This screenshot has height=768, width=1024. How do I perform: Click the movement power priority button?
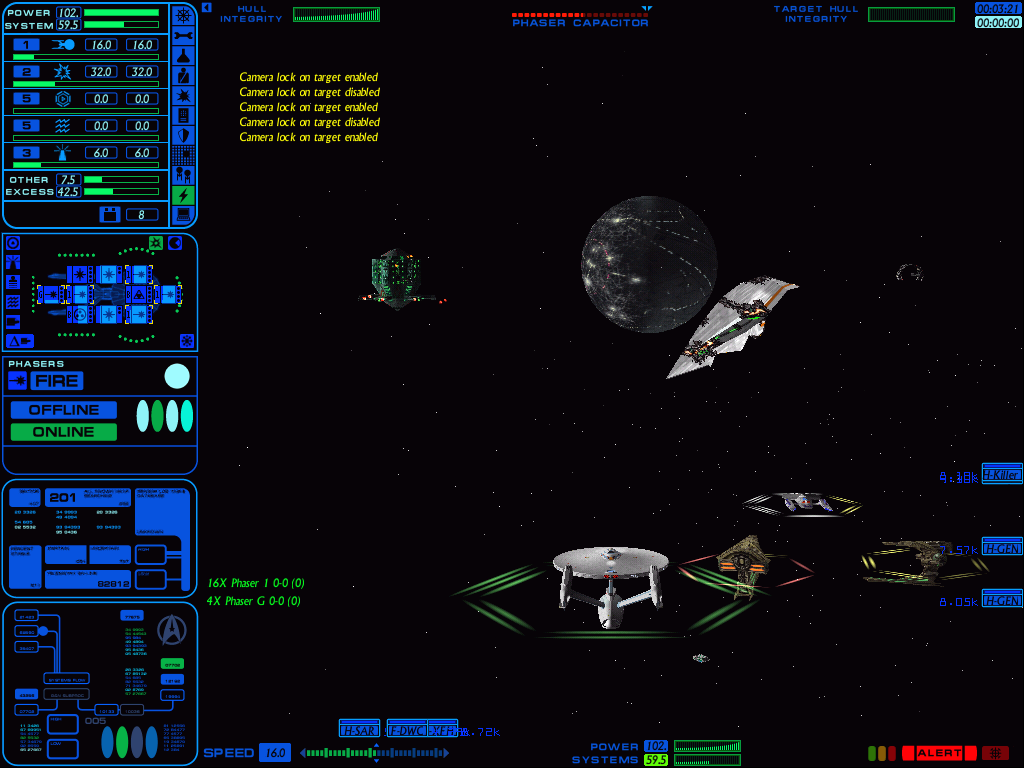(26, 45)
